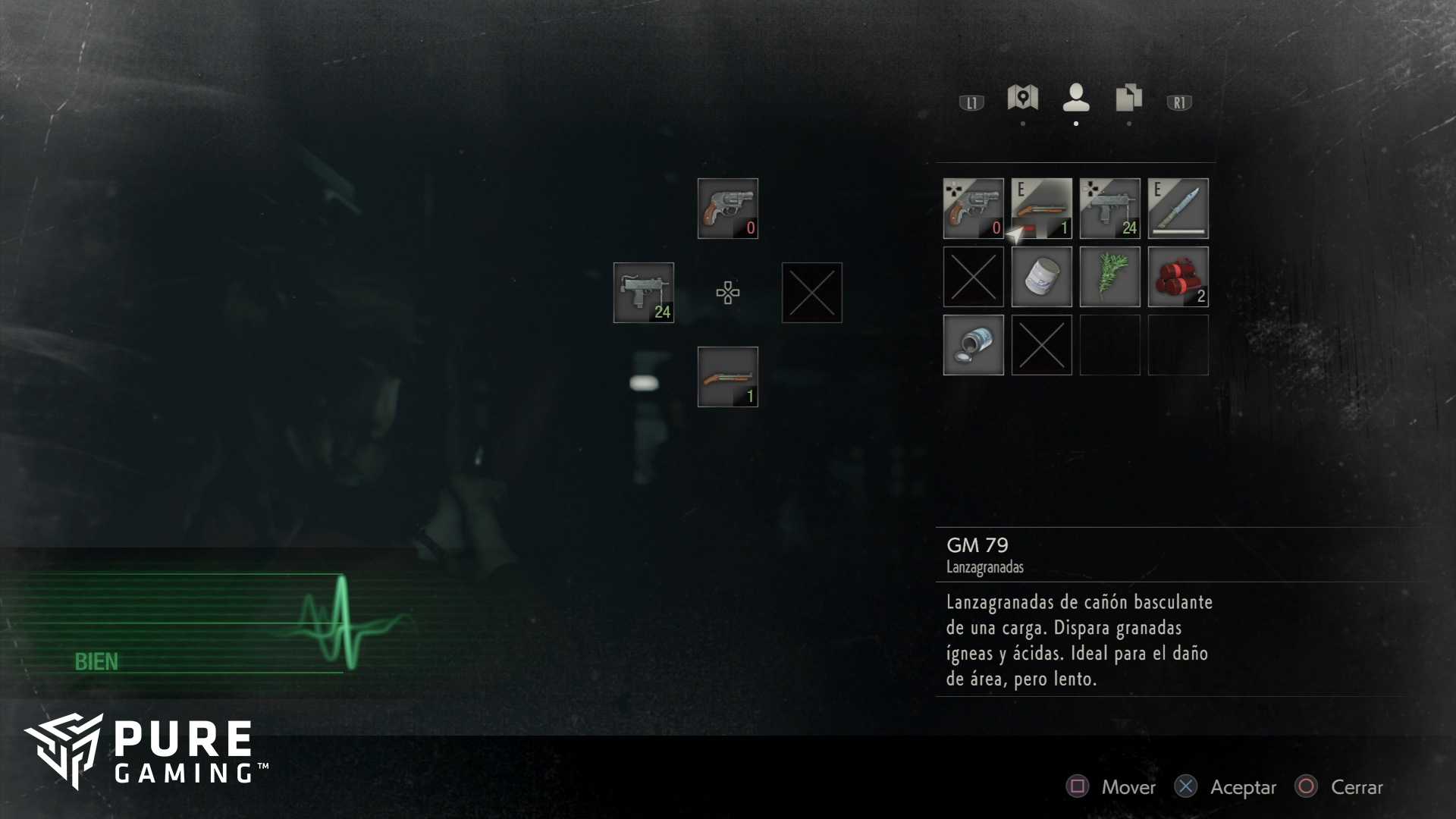Switch to the character inventory tab

click(1076, 98)
